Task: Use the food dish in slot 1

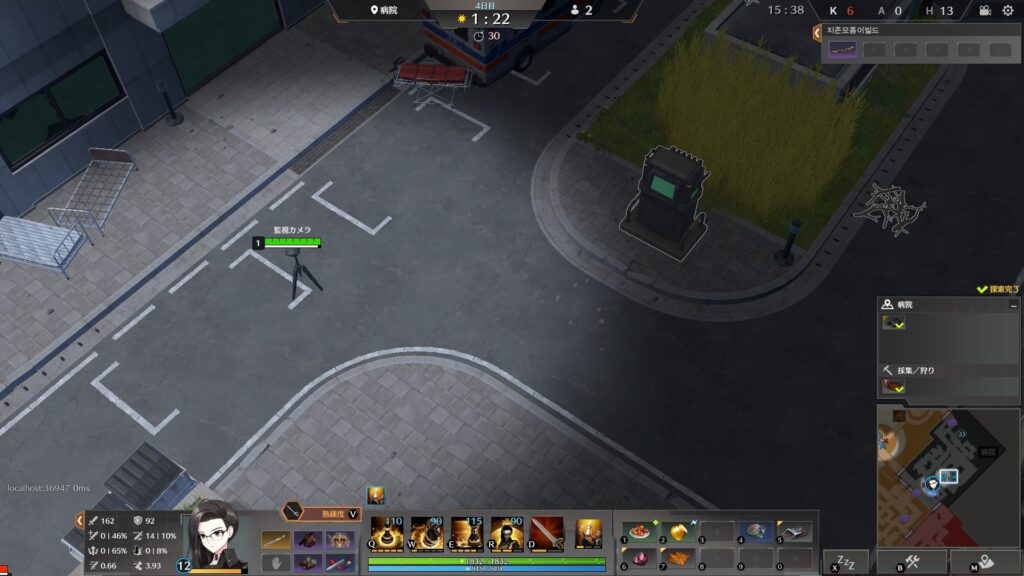Action: tap(636, 532)
